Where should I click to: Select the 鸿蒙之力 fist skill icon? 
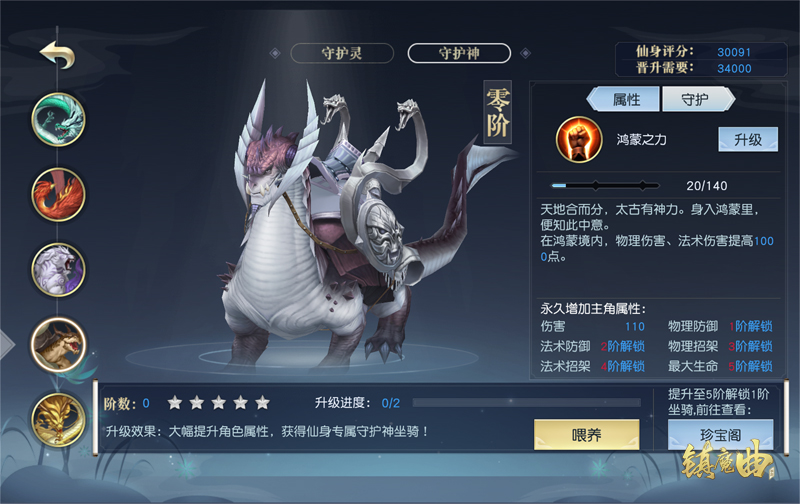coord(577,140)
